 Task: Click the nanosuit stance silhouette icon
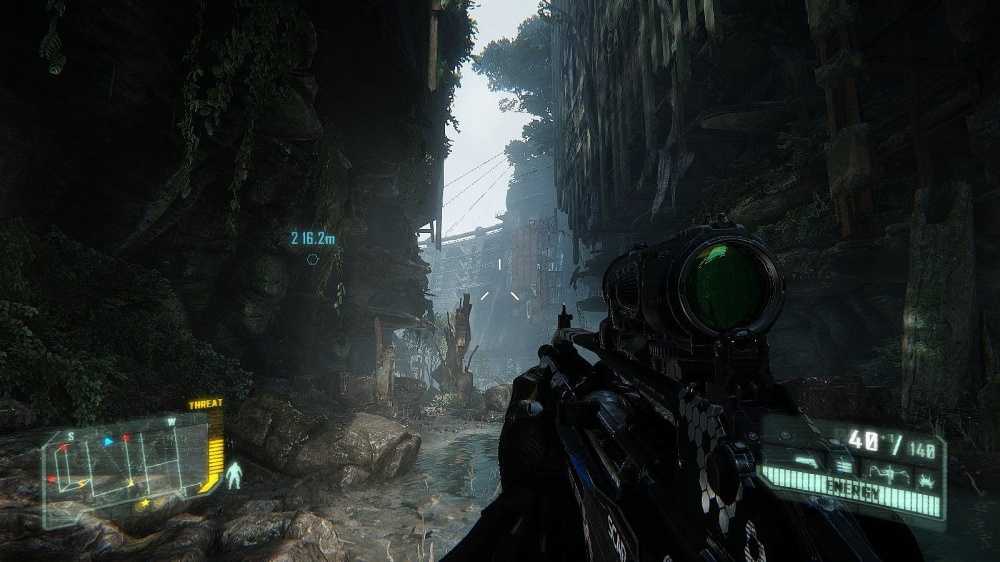coord(234,475)
